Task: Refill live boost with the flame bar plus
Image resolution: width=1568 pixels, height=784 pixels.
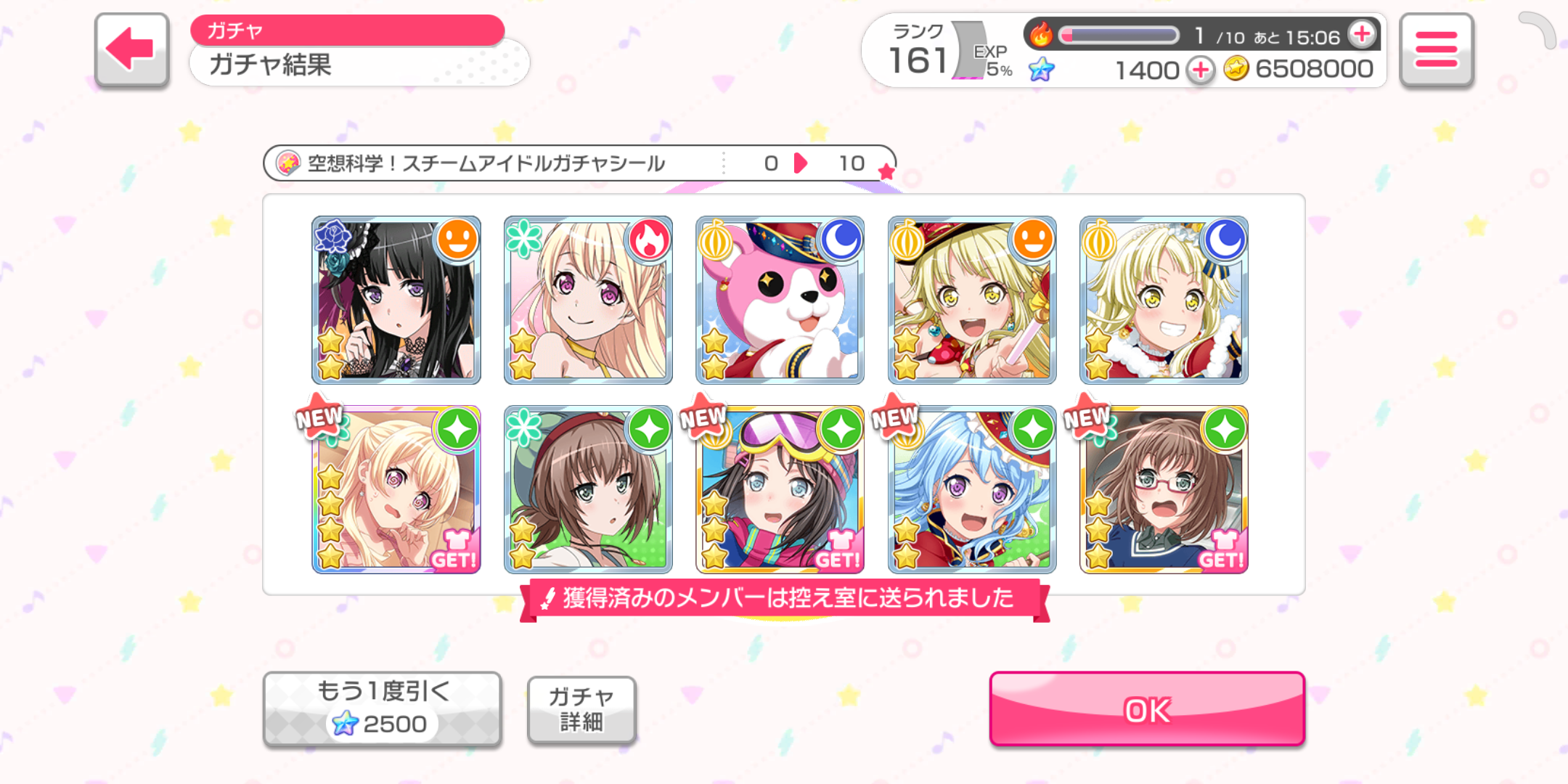Action: click(x=1362, y=34)
